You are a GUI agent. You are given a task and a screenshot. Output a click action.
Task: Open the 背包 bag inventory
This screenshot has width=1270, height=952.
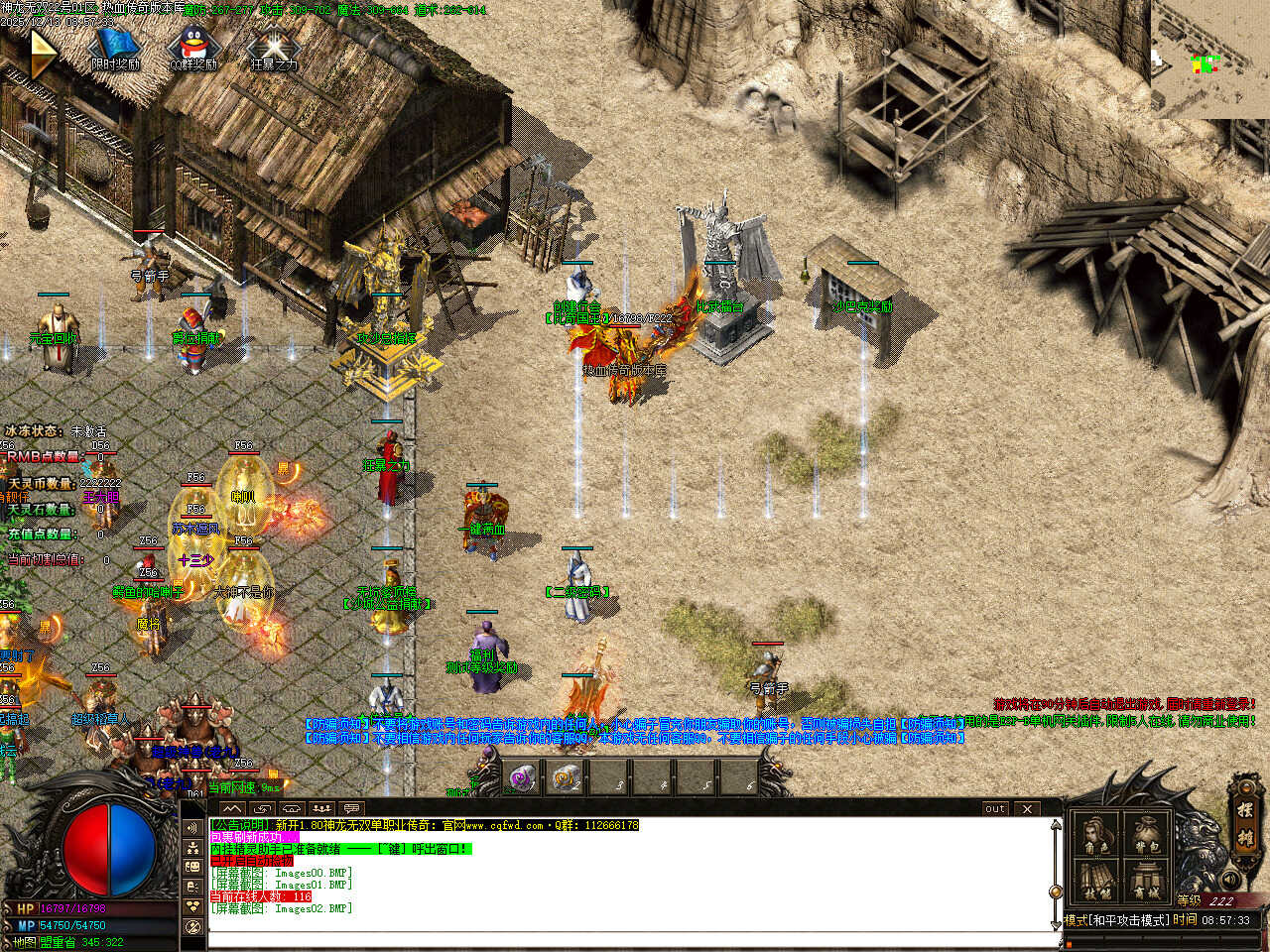point(1147,835)
